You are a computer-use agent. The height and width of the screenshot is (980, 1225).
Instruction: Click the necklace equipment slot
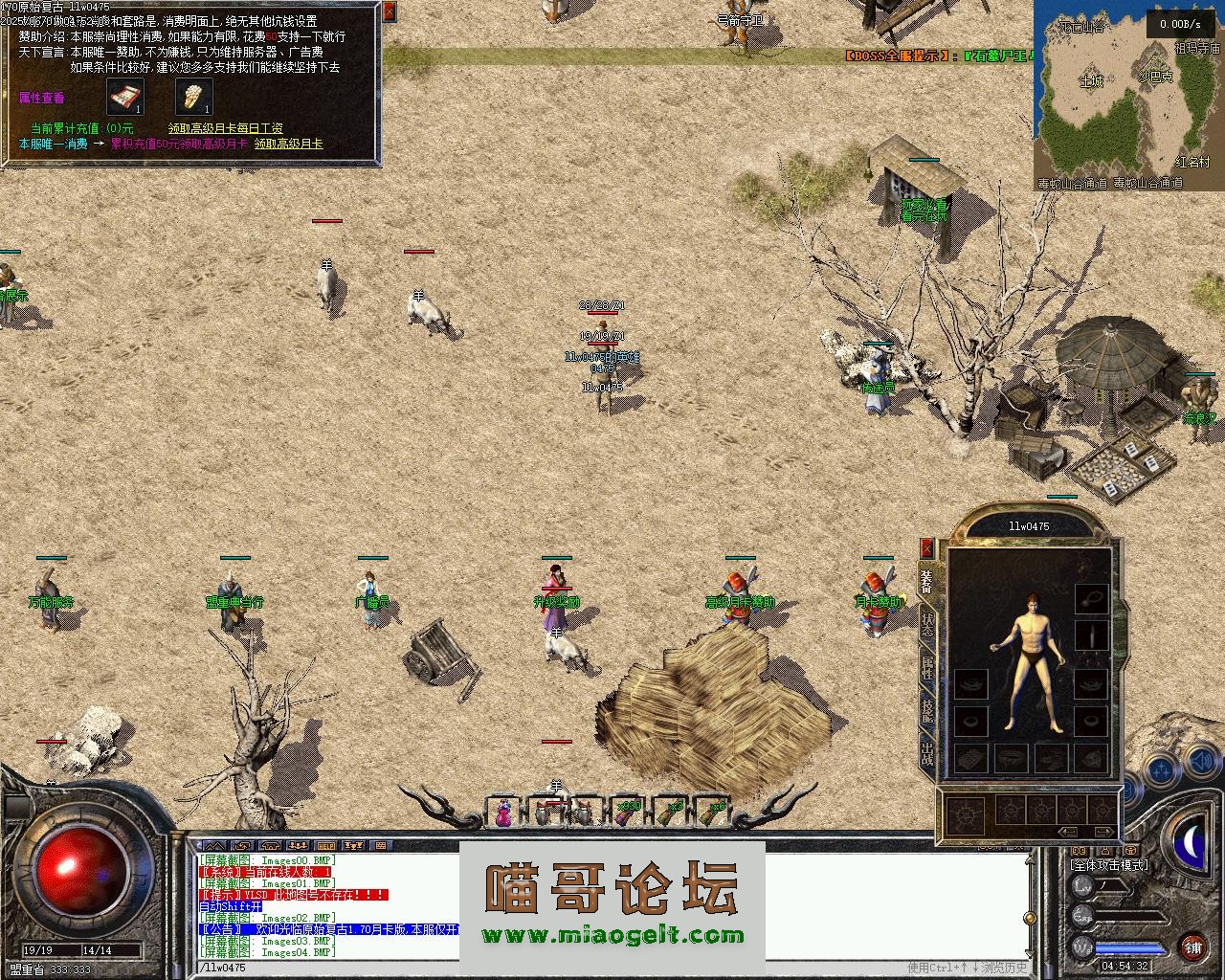[1090, 598]
